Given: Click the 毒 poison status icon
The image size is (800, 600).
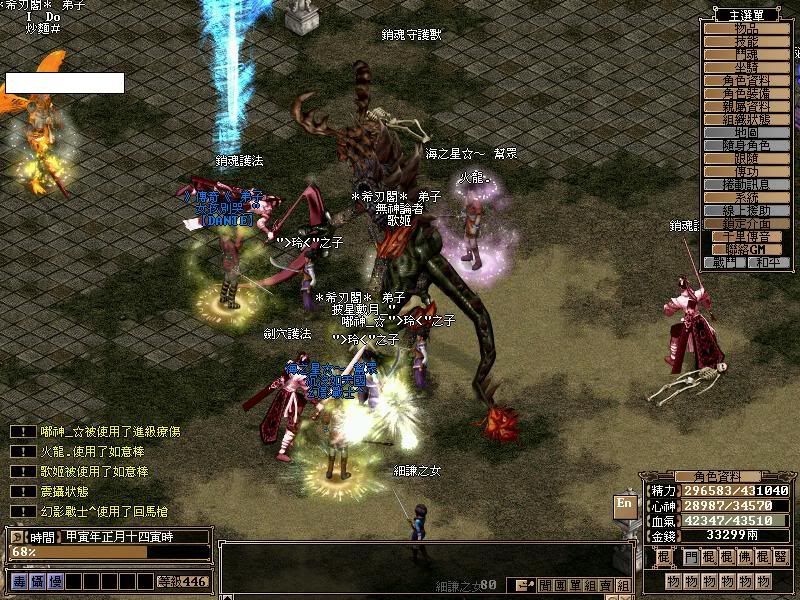Looking at the screenshot, I should pos(19,581).
